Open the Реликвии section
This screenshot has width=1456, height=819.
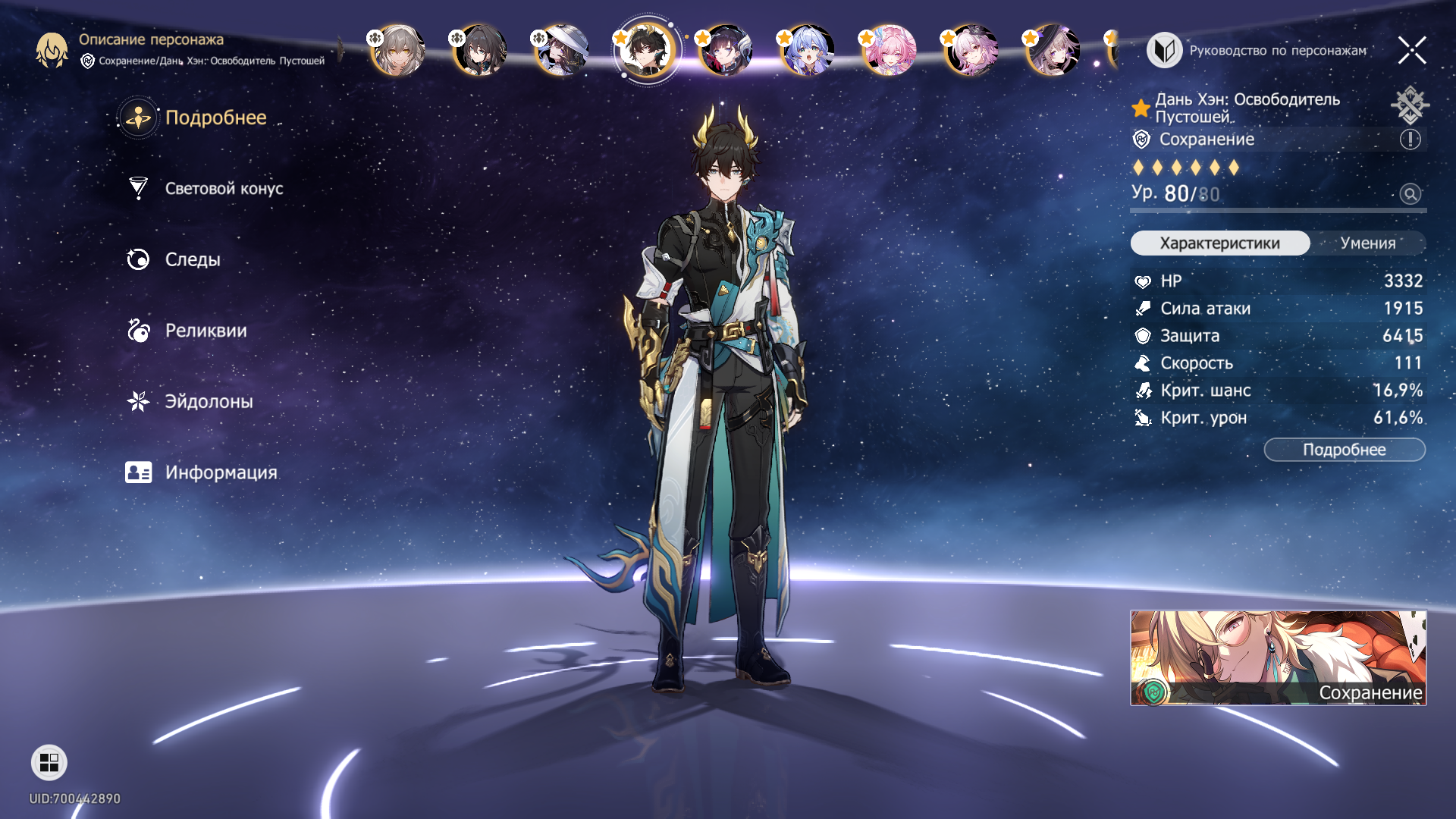[x=205, y=331]
